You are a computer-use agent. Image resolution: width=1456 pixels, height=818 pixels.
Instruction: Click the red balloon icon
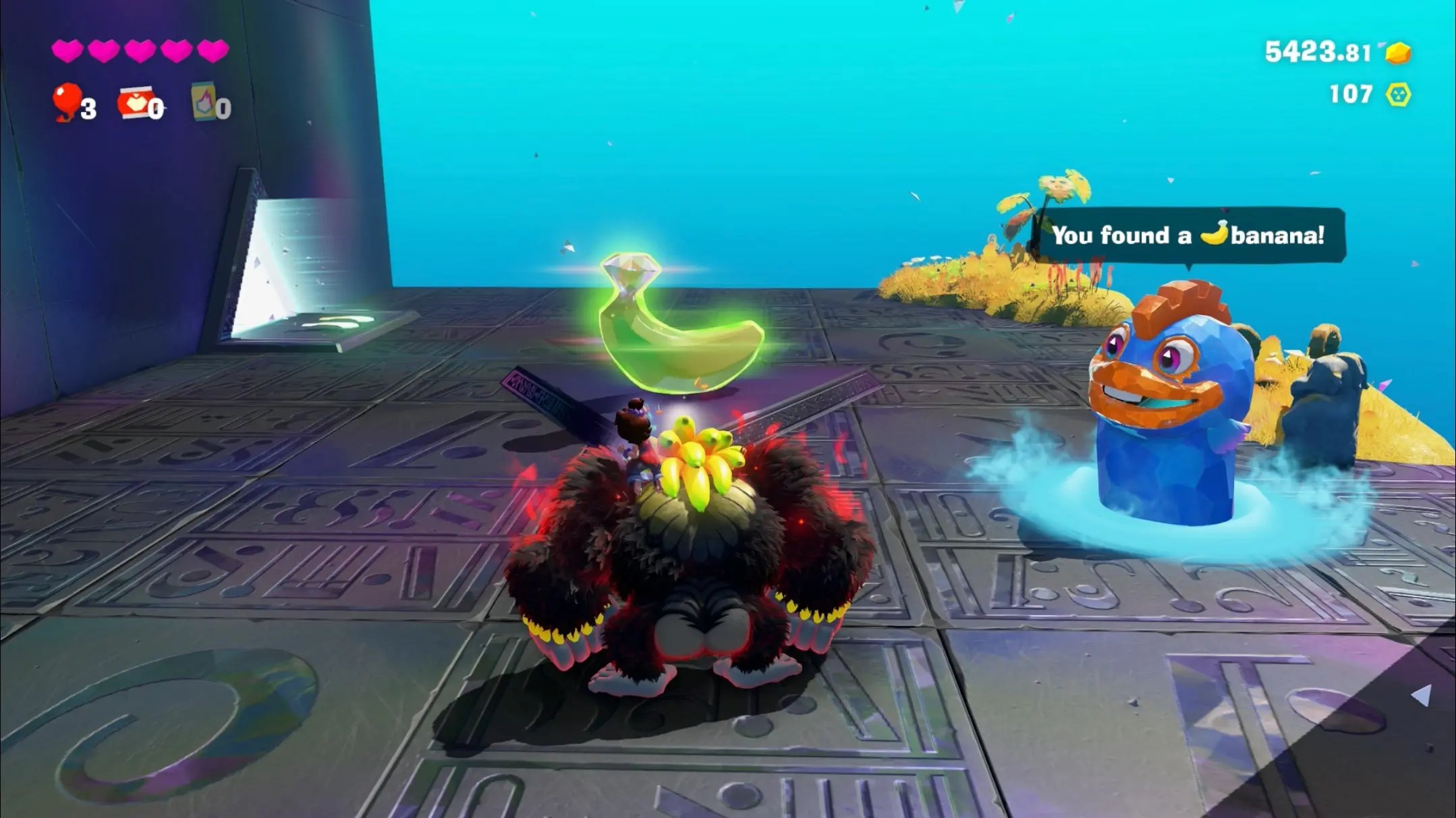click(x=67, y=101)
